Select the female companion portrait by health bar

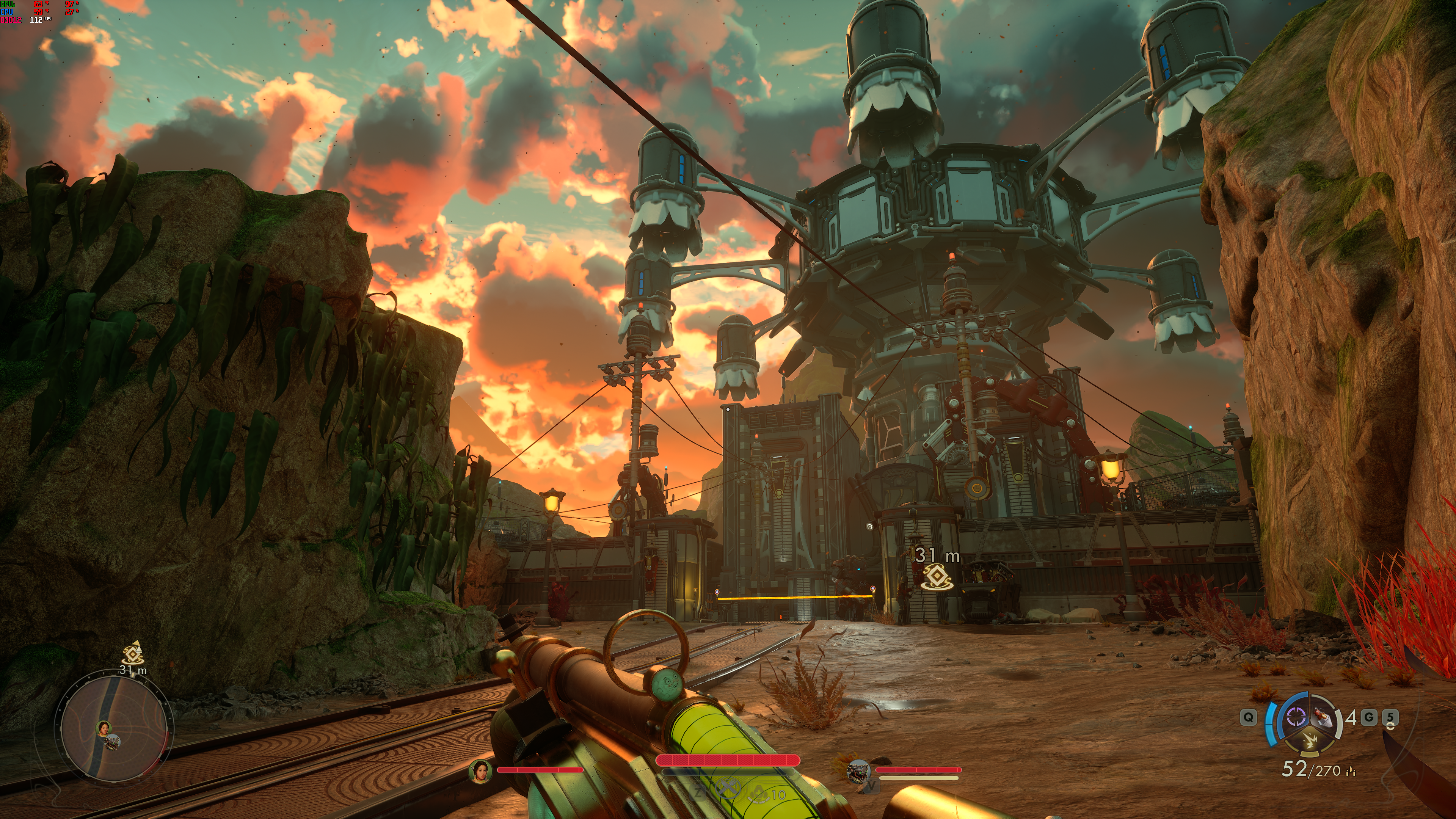point(480,770)
